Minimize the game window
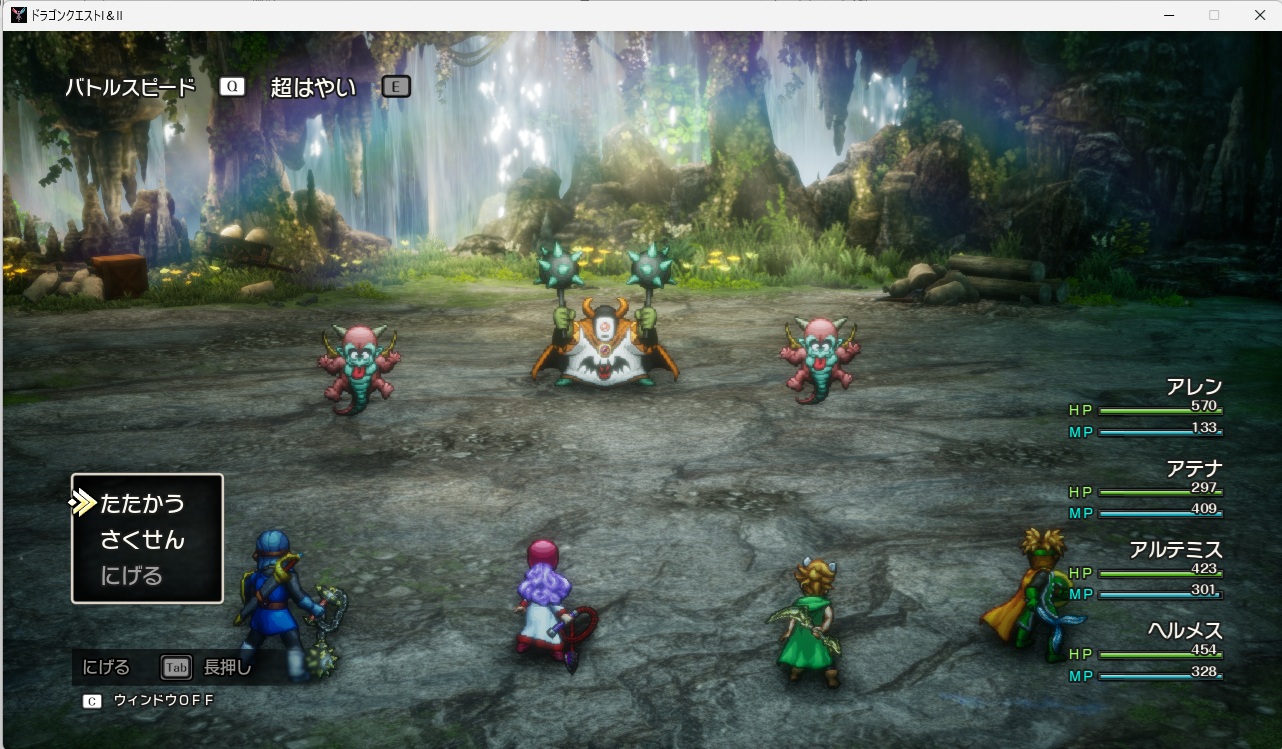This screenshot has width=1282, height=749. point(1169,15)
